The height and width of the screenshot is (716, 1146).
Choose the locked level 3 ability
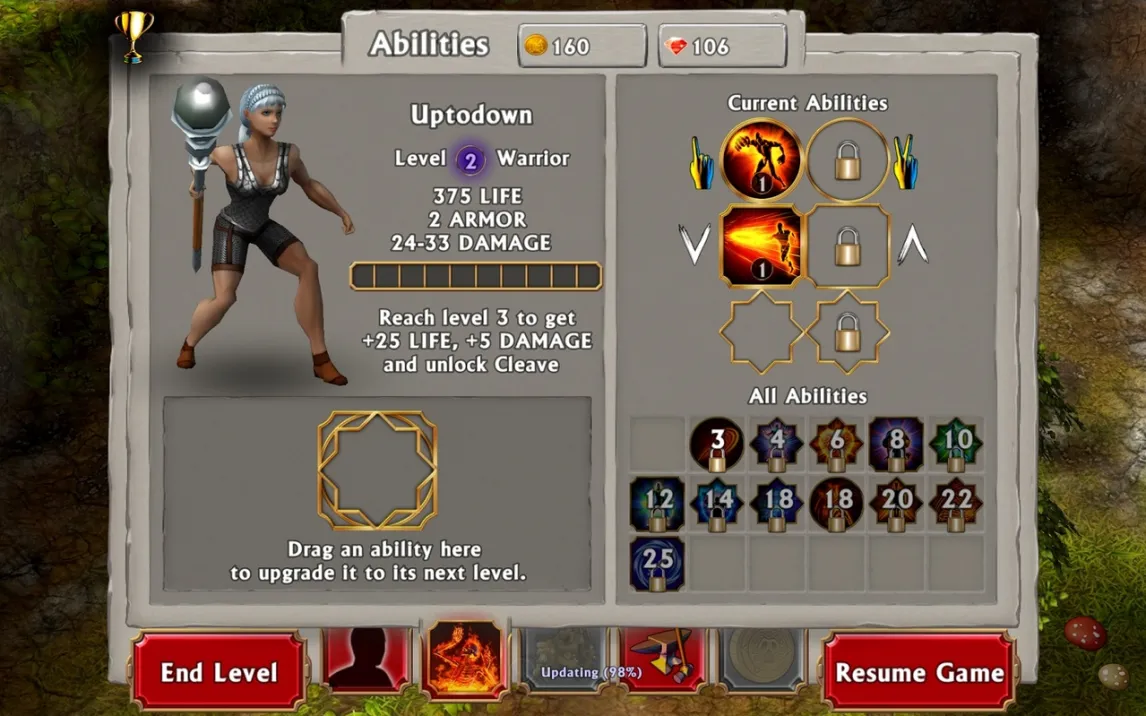coord(717,445)
